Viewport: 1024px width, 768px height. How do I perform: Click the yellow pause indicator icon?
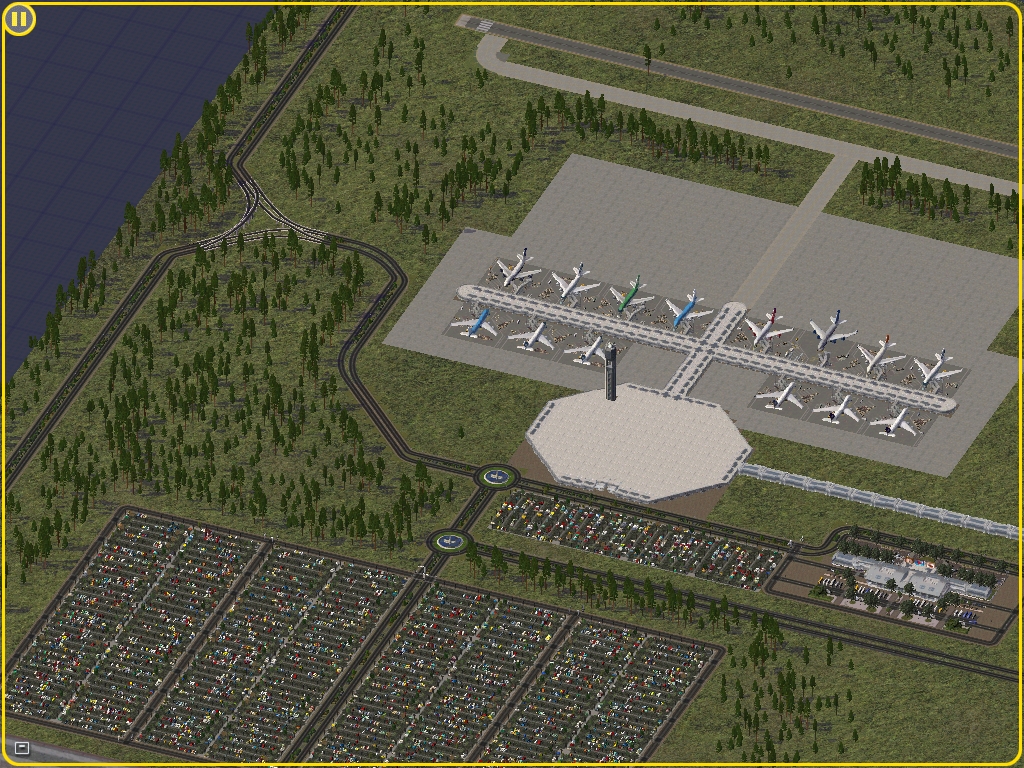coord(19,19)
